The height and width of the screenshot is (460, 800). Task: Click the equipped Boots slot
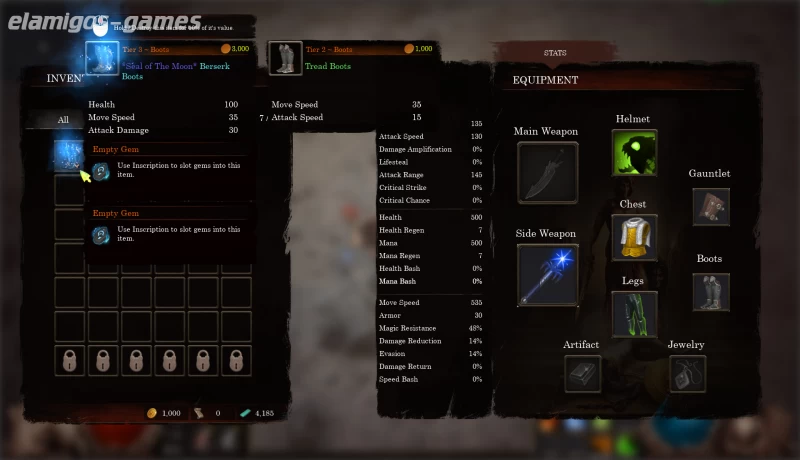tap(710, 292)
